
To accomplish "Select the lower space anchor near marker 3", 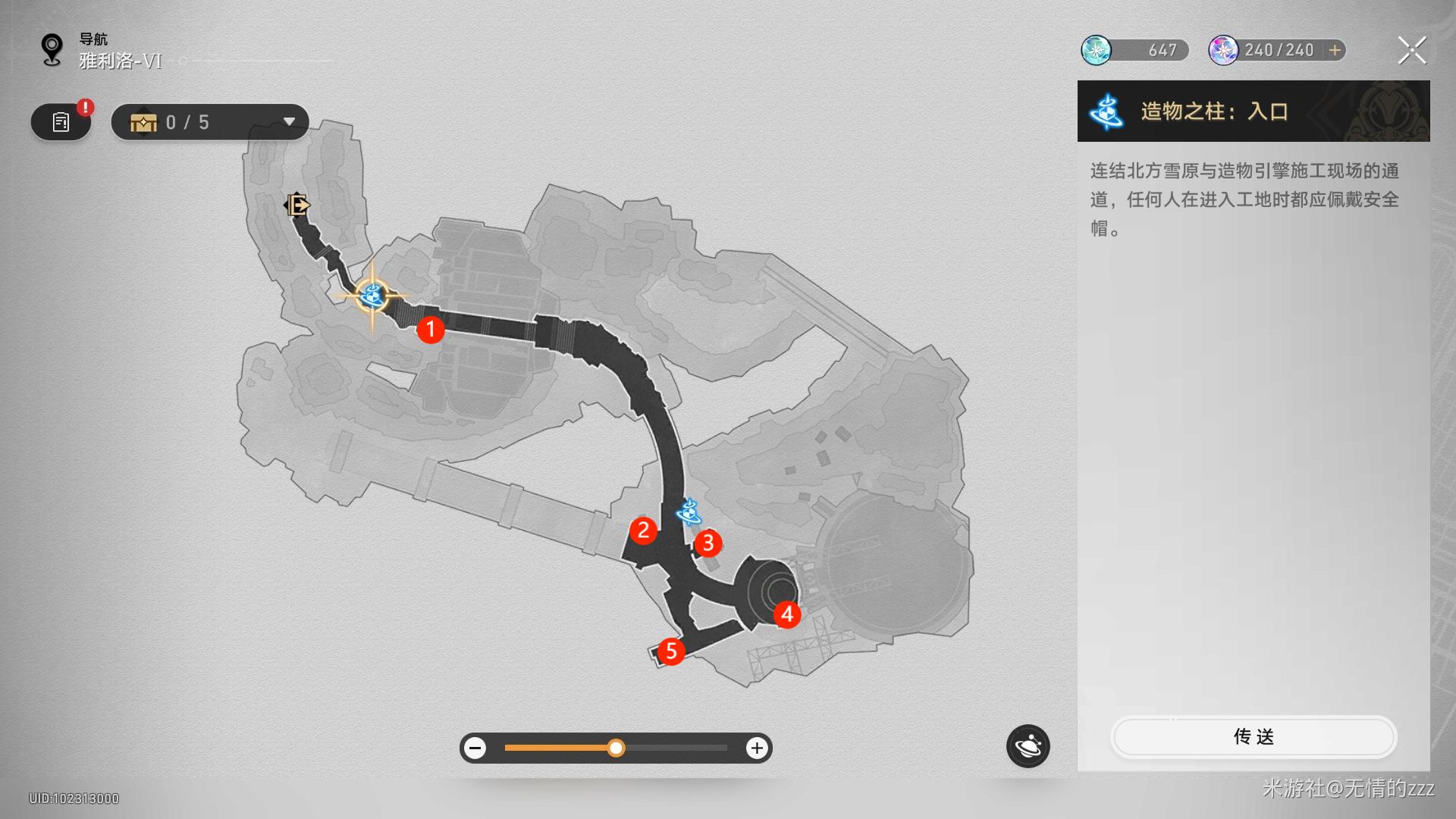I will pyautogui.click(x=689, y=512).
